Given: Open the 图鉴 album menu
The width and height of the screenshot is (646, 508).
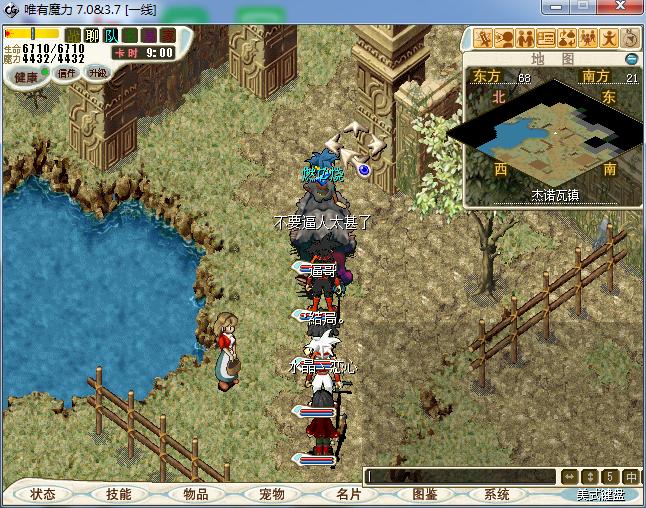Looking at the screenshot, I should point(424,494).
